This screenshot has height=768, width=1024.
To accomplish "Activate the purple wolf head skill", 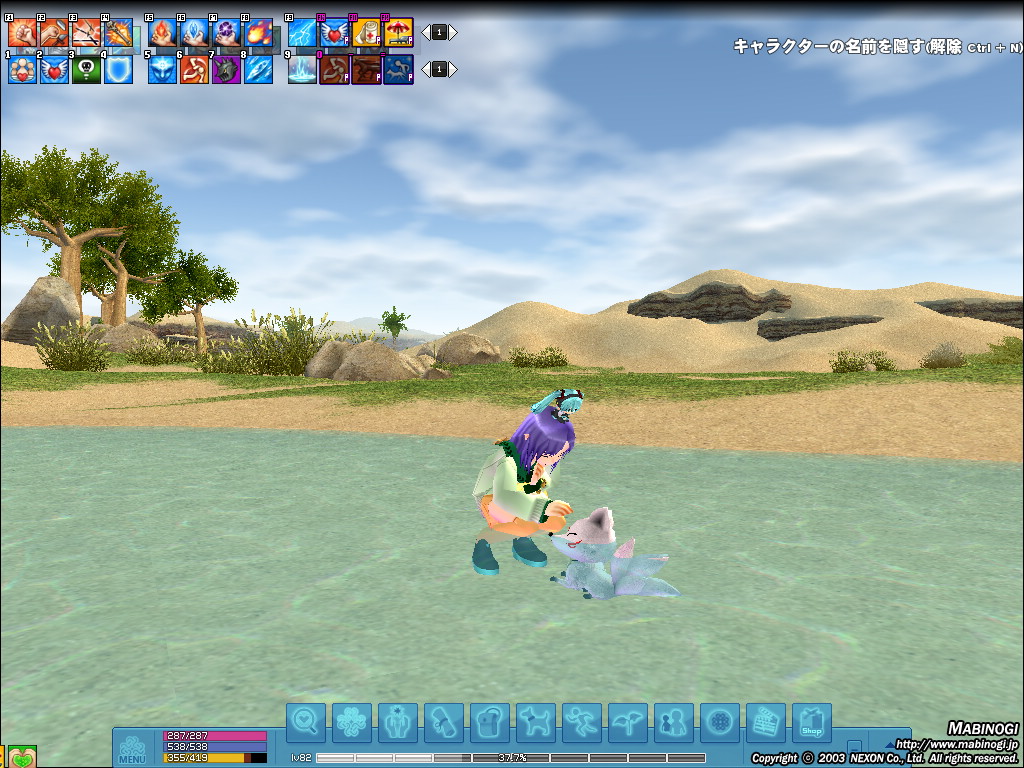I will pyautogui.click(x=226, y=69).
